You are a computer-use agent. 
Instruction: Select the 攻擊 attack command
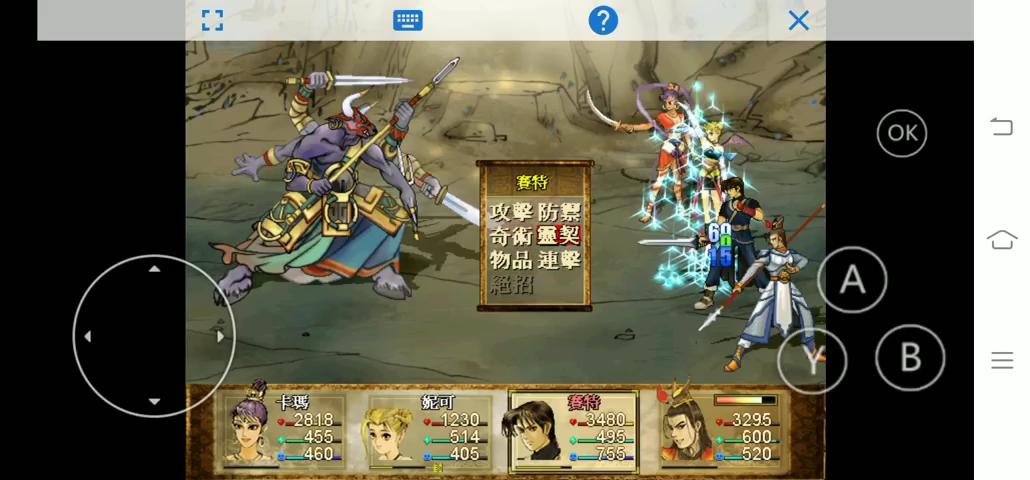(511, 212)
